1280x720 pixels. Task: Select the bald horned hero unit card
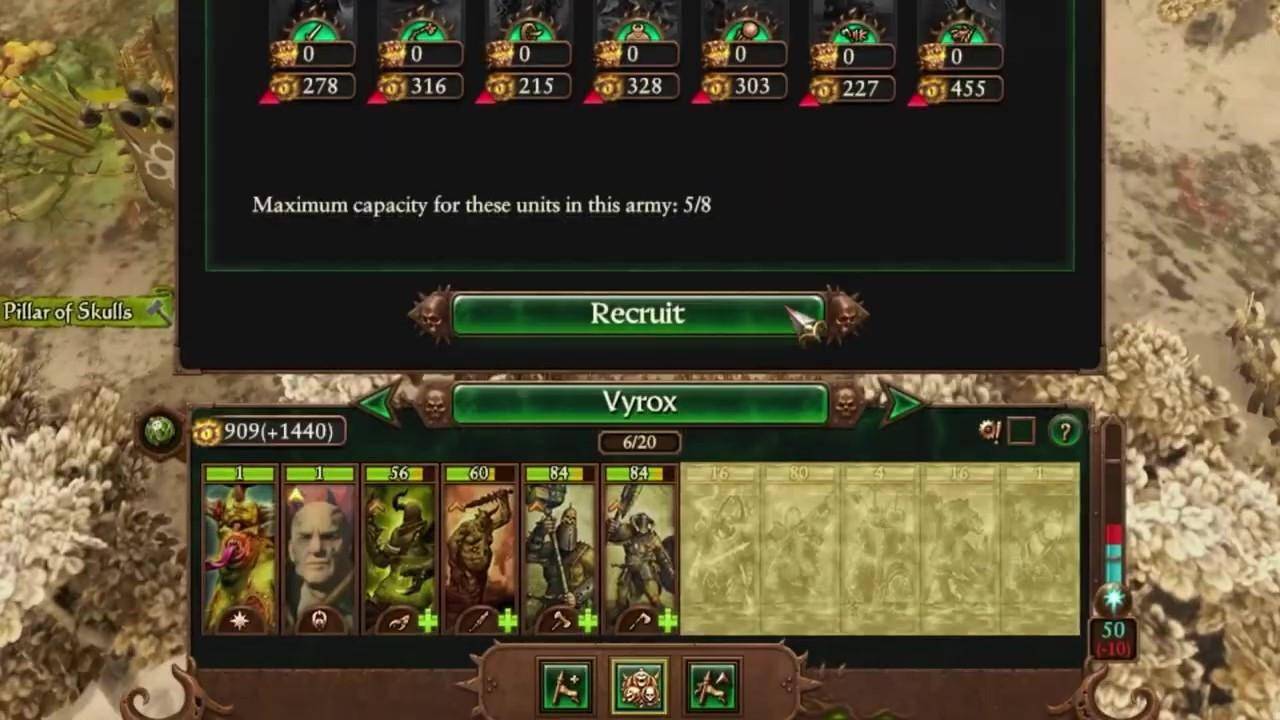pyautogui.click(x=320, y=548)
